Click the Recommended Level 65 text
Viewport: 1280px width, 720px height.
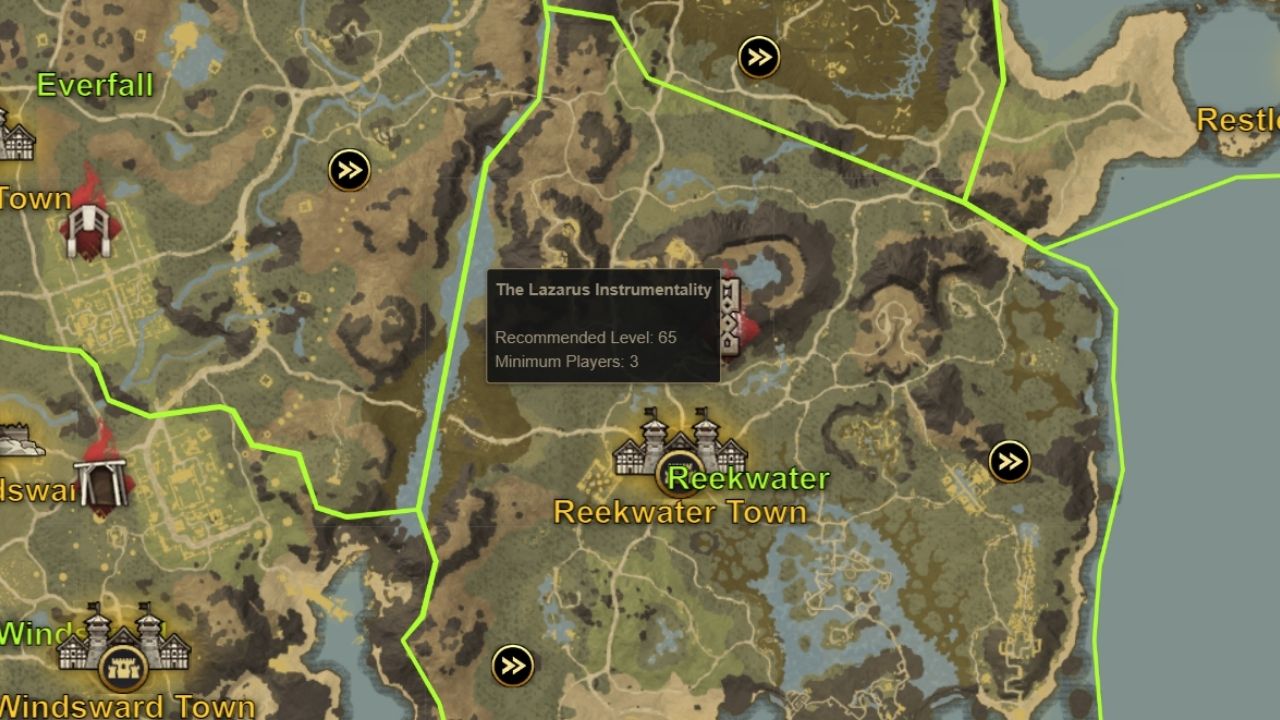(x=583, y=338)
